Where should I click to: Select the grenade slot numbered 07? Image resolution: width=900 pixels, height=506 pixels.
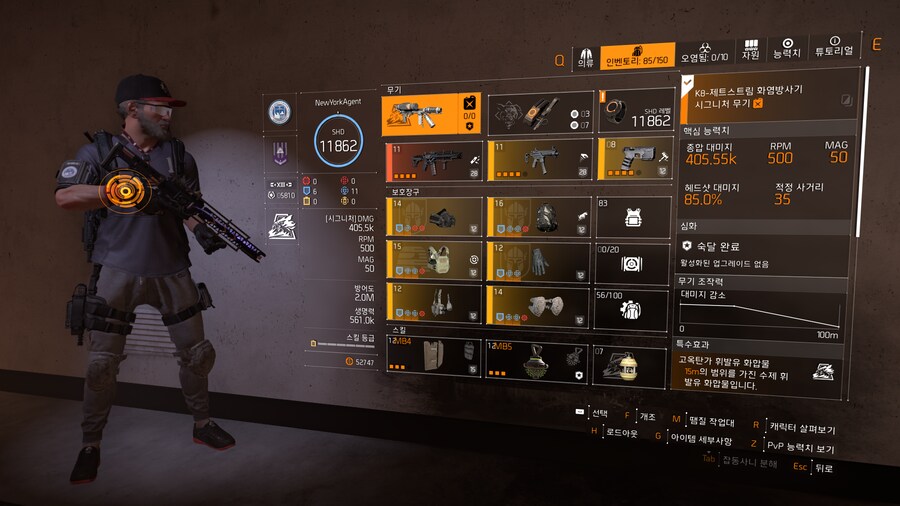tap(631, 366)
